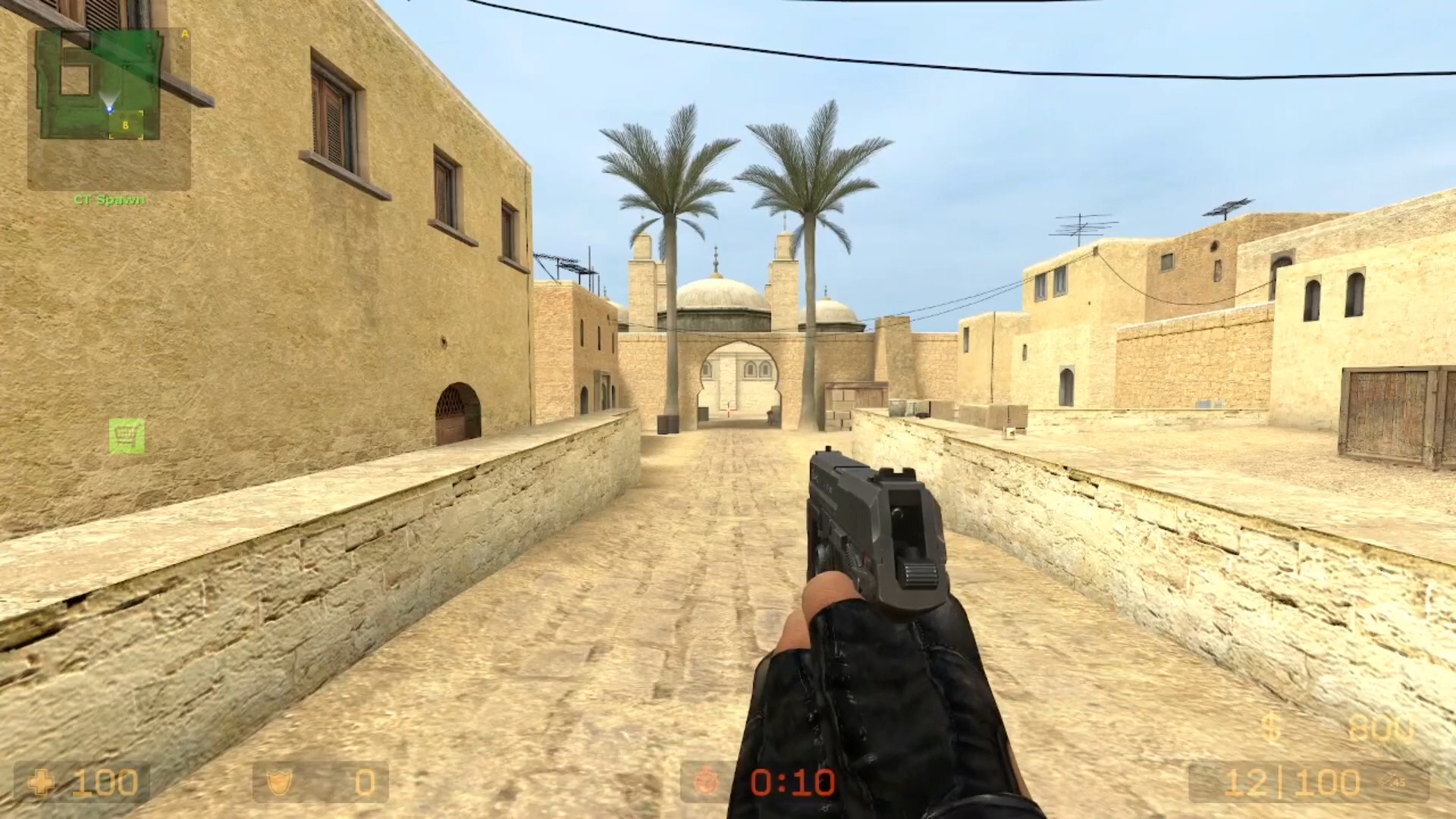Image resolution: width=1456 pixels, height=819 pixels.
Task: Select bombsite A marker on the radar
Action: pyautogui.click(x=184, y=34)
